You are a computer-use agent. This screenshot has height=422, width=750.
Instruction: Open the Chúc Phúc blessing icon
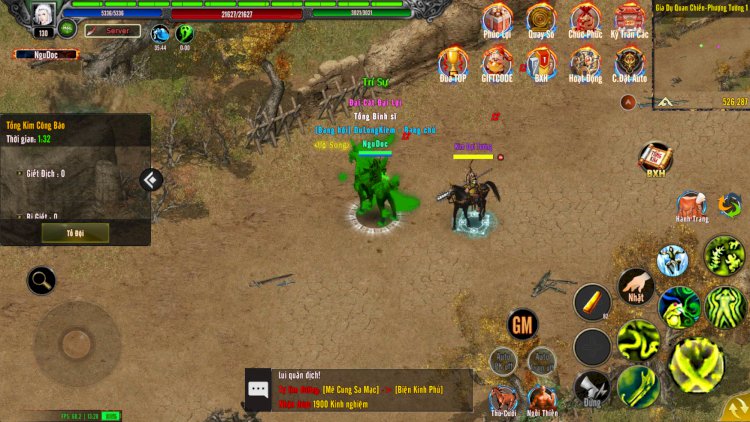(x=585, y=19)
